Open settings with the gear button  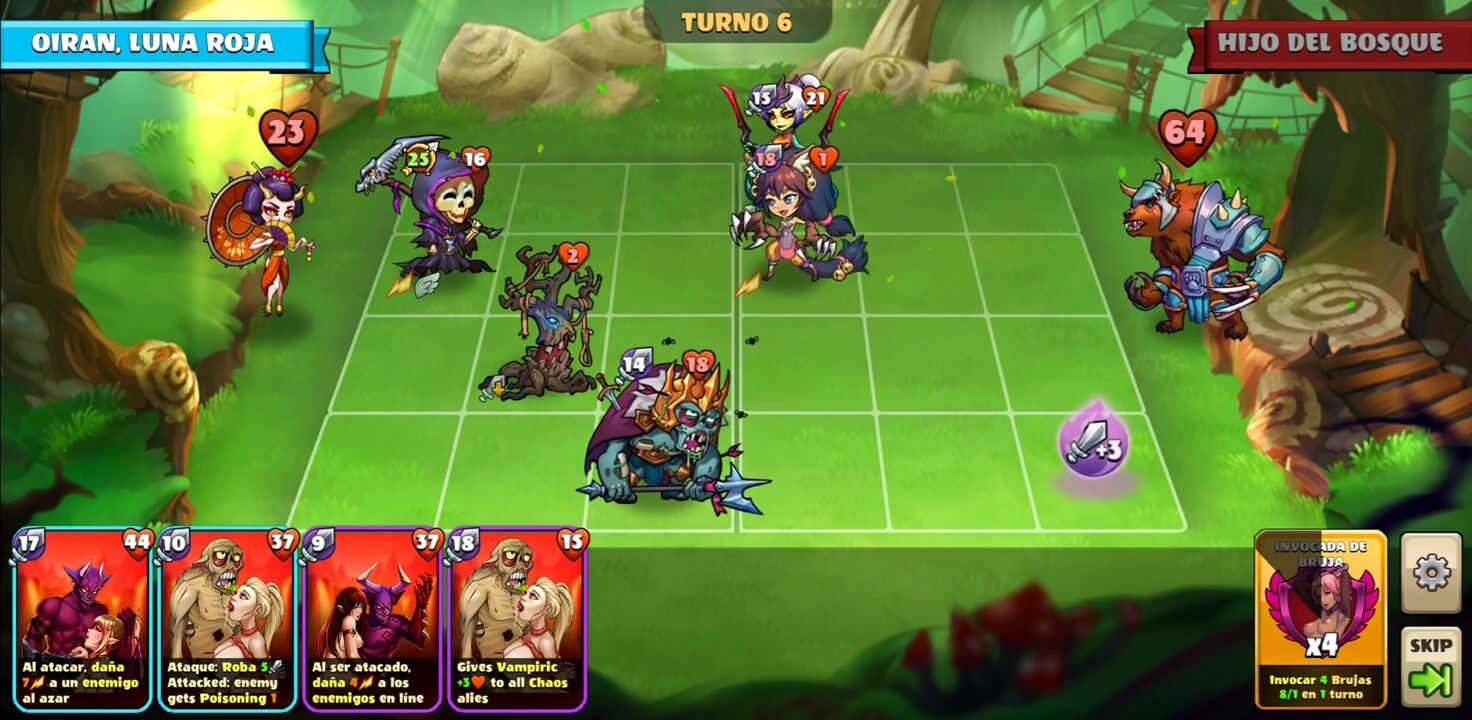[1431, 573]
